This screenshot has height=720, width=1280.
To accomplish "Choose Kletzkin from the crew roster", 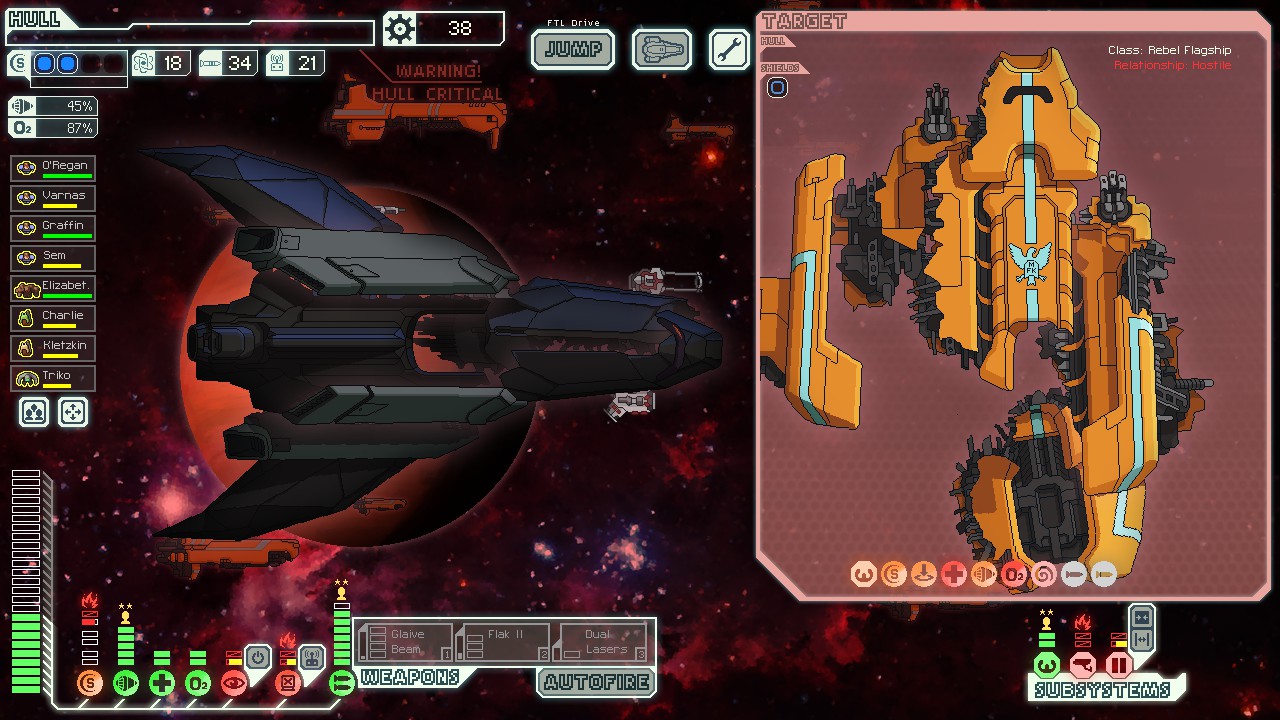I will pos(53,348).
